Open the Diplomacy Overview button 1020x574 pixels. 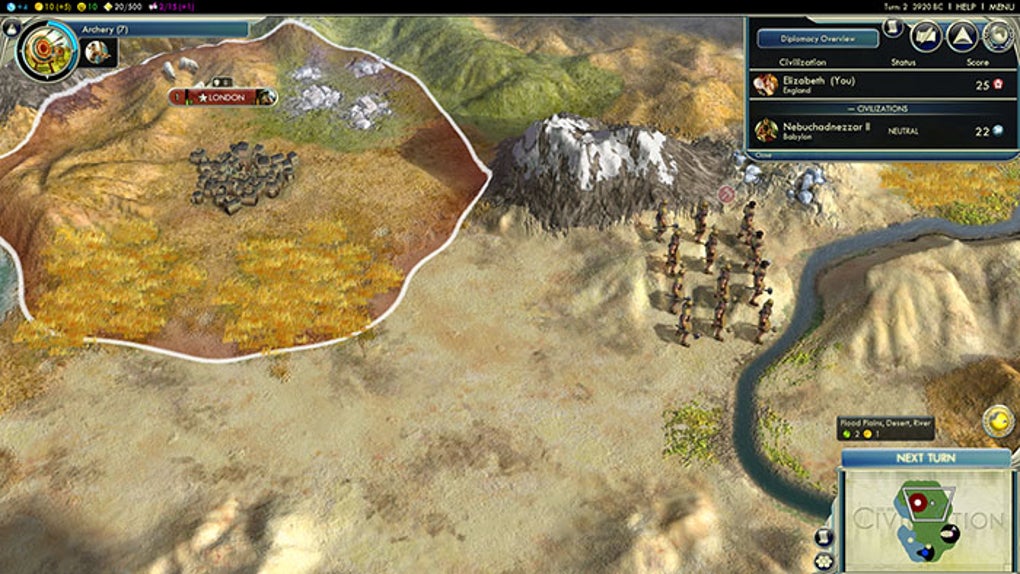(817, 39)
